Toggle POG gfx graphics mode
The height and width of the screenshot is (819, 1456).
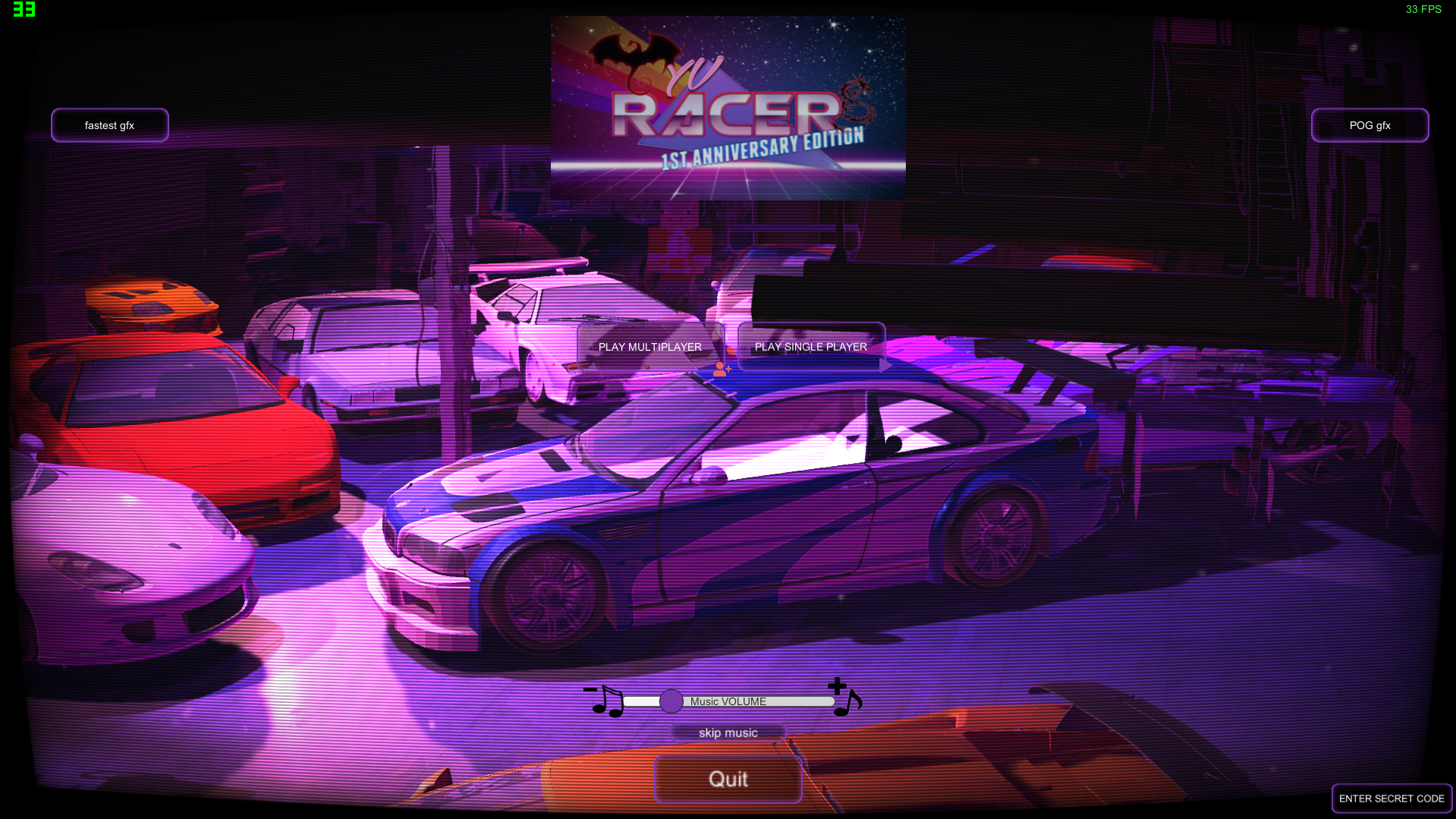point(1370,124)
